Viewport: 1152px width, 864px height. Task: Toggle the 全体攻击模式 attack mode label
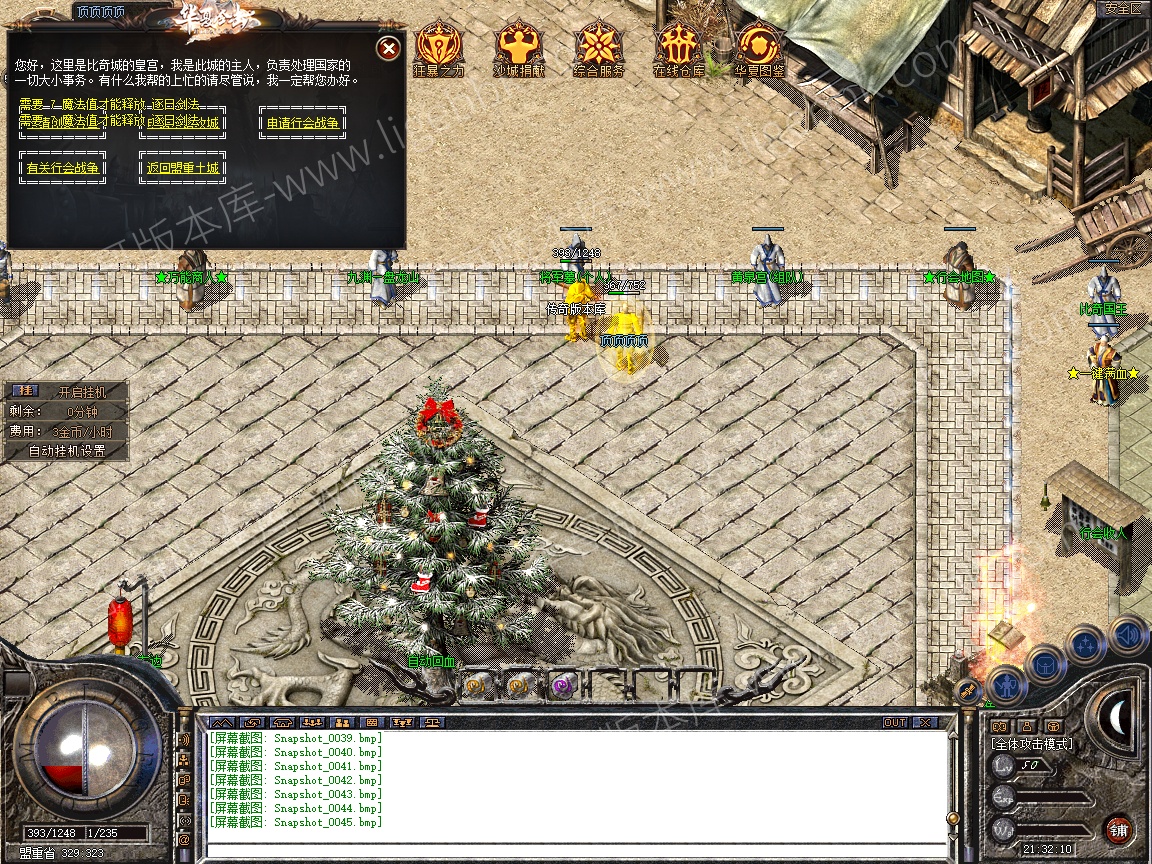[1031, 744]
